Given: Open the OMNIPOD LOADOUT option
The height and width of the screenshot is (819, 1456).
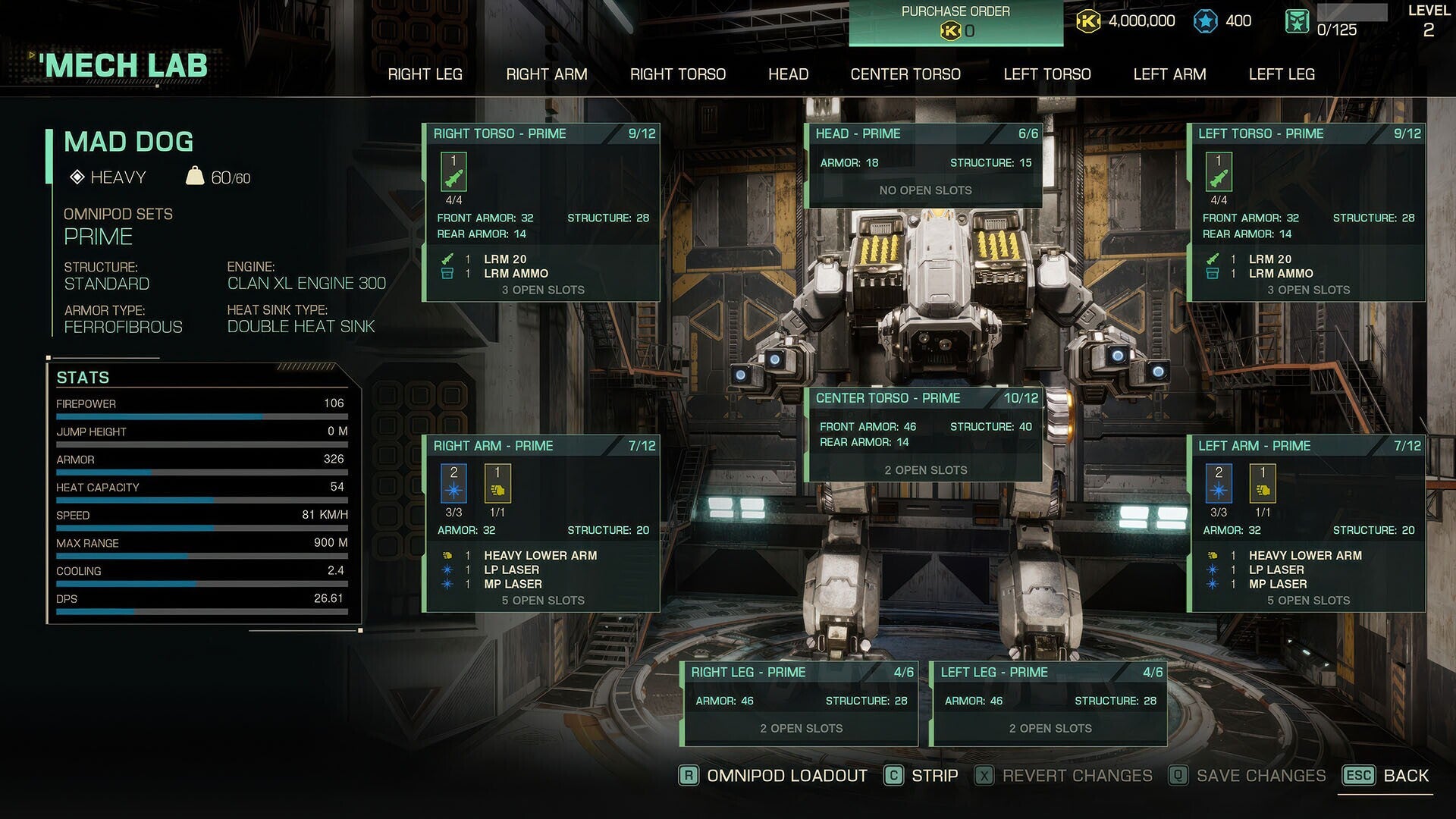Looking at the screenshot, I should pos(785,776).
